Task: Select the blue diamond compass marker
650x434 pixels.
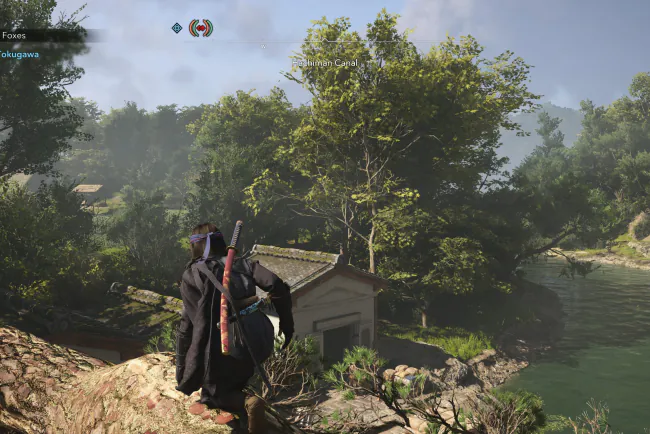Action: pyautogui.click(x=177, y=28)
